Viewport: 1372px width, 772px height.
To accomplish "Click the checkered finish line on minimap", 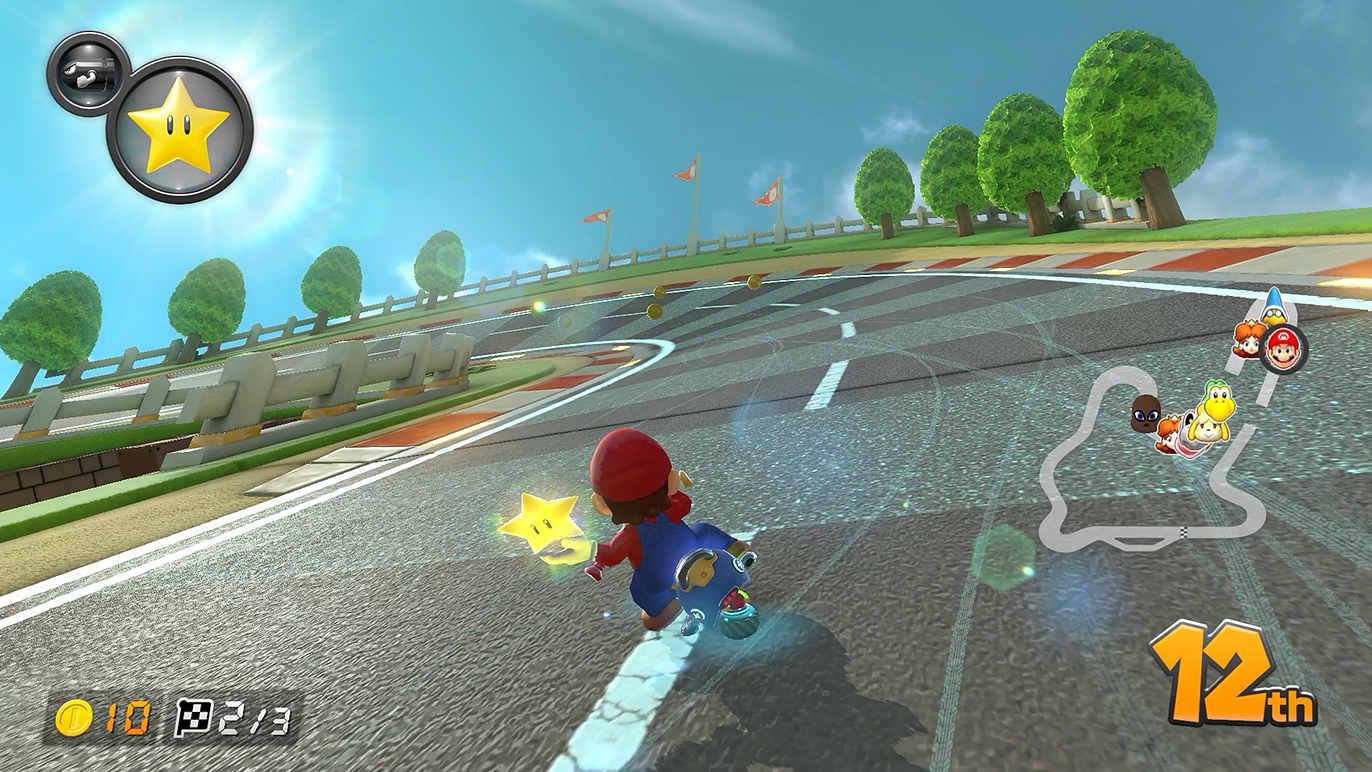I will pos(1184,531).
